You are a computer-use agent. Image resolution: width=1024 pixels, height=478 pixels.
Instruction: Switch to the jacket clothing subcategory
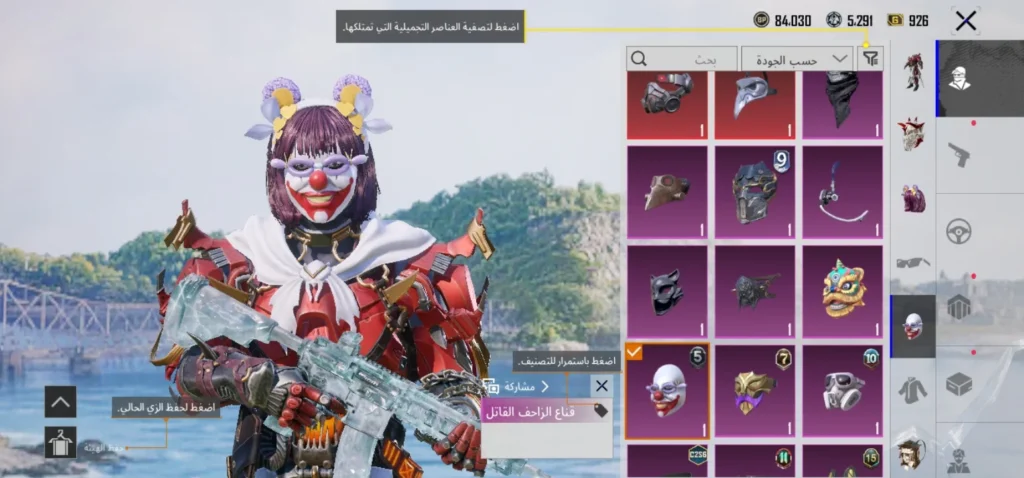click(912, 389)
